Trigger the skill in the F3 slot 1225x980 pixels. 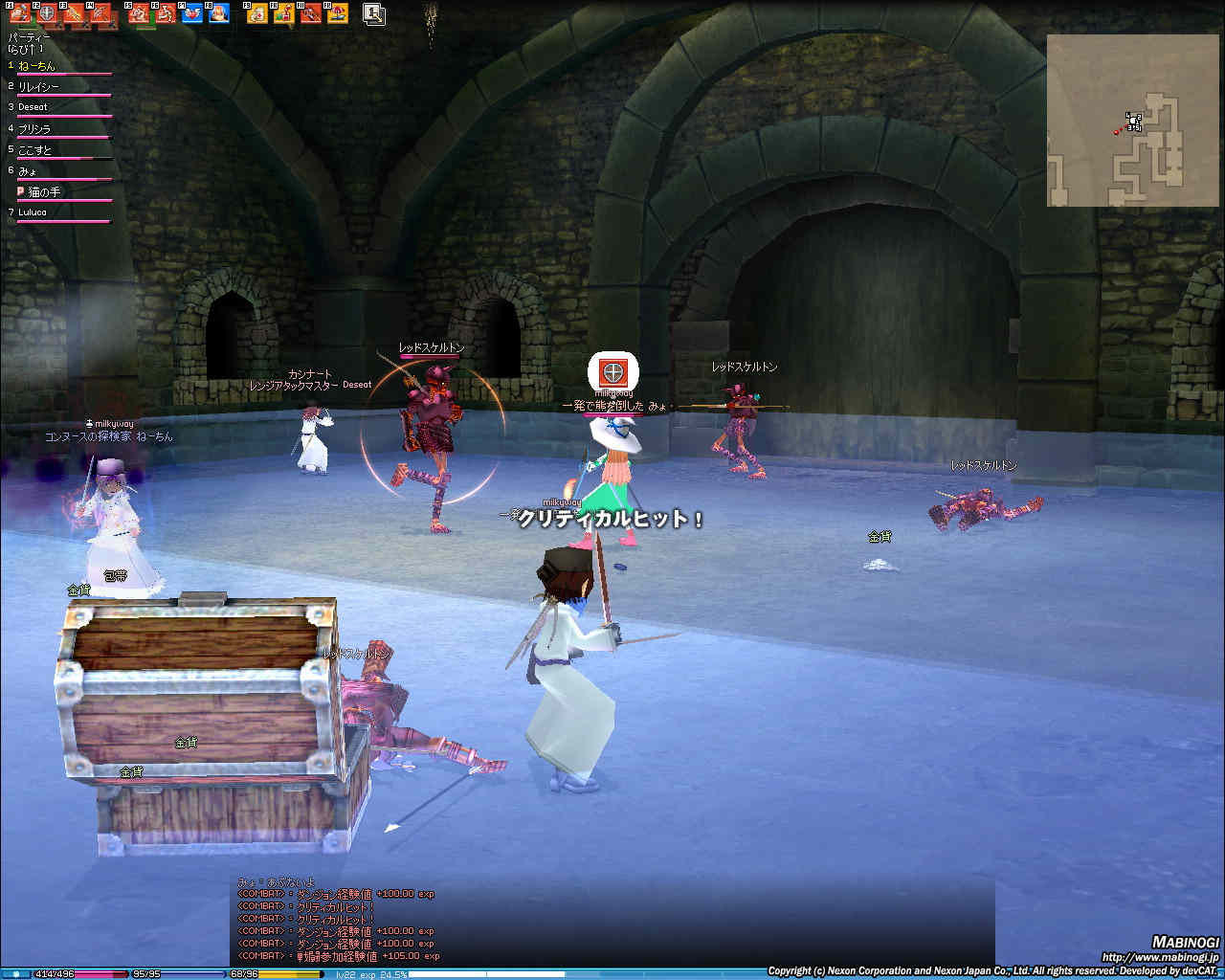click(75, 13)
